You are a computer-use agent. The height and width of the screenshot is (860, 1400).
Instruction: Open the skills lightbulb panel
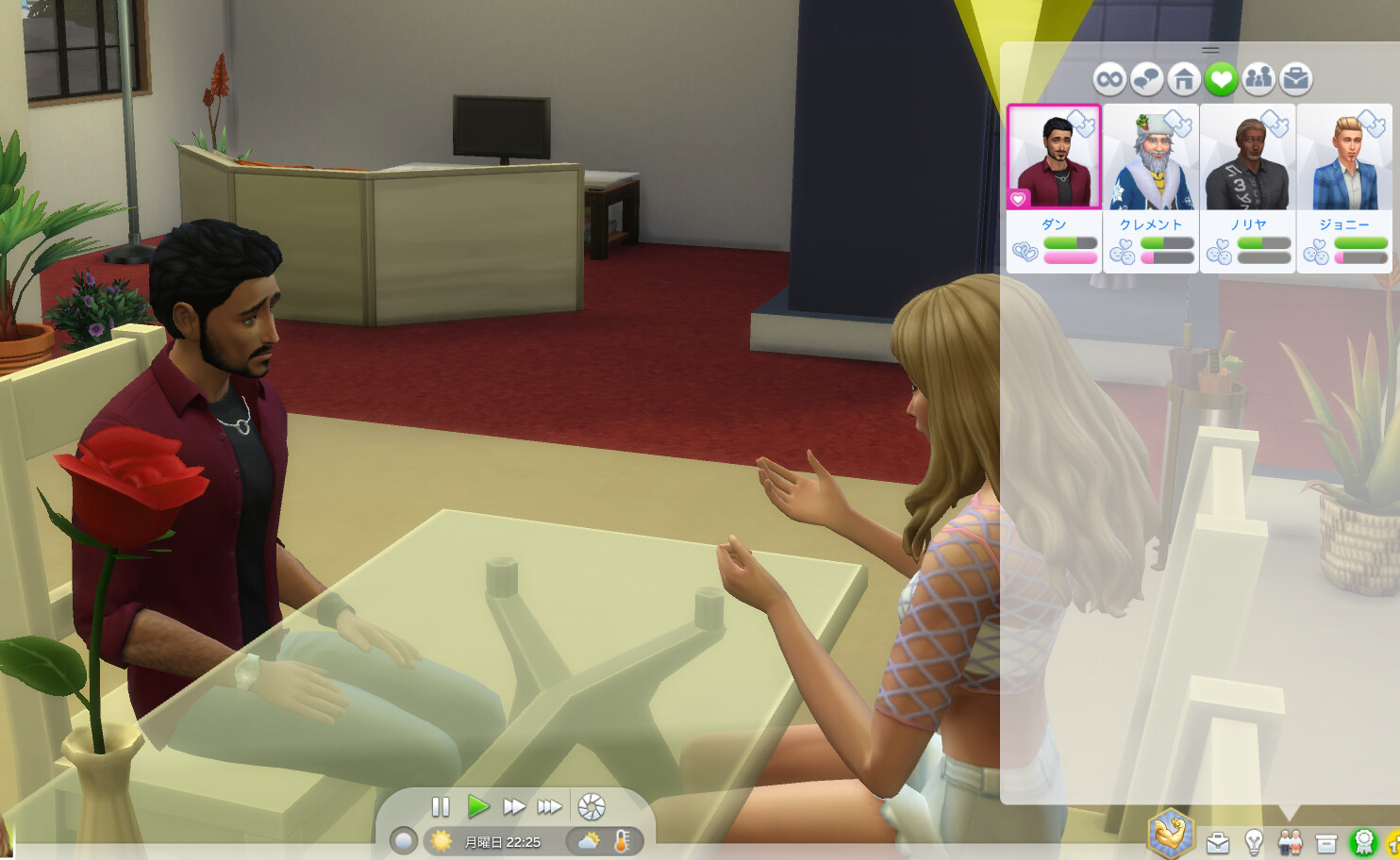point(1254,841)
